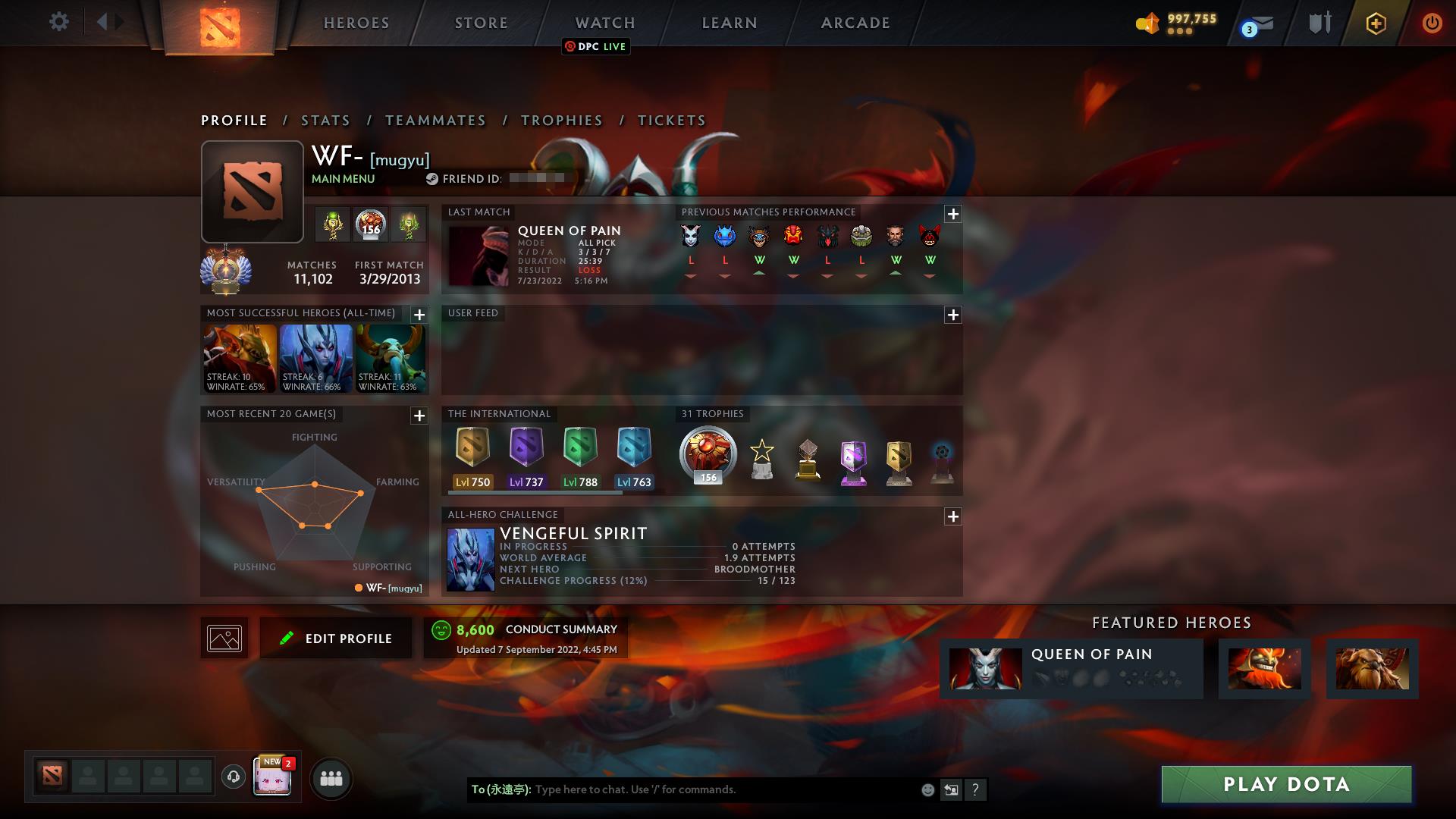Open the emoticon picker in chat

(927, 789)
